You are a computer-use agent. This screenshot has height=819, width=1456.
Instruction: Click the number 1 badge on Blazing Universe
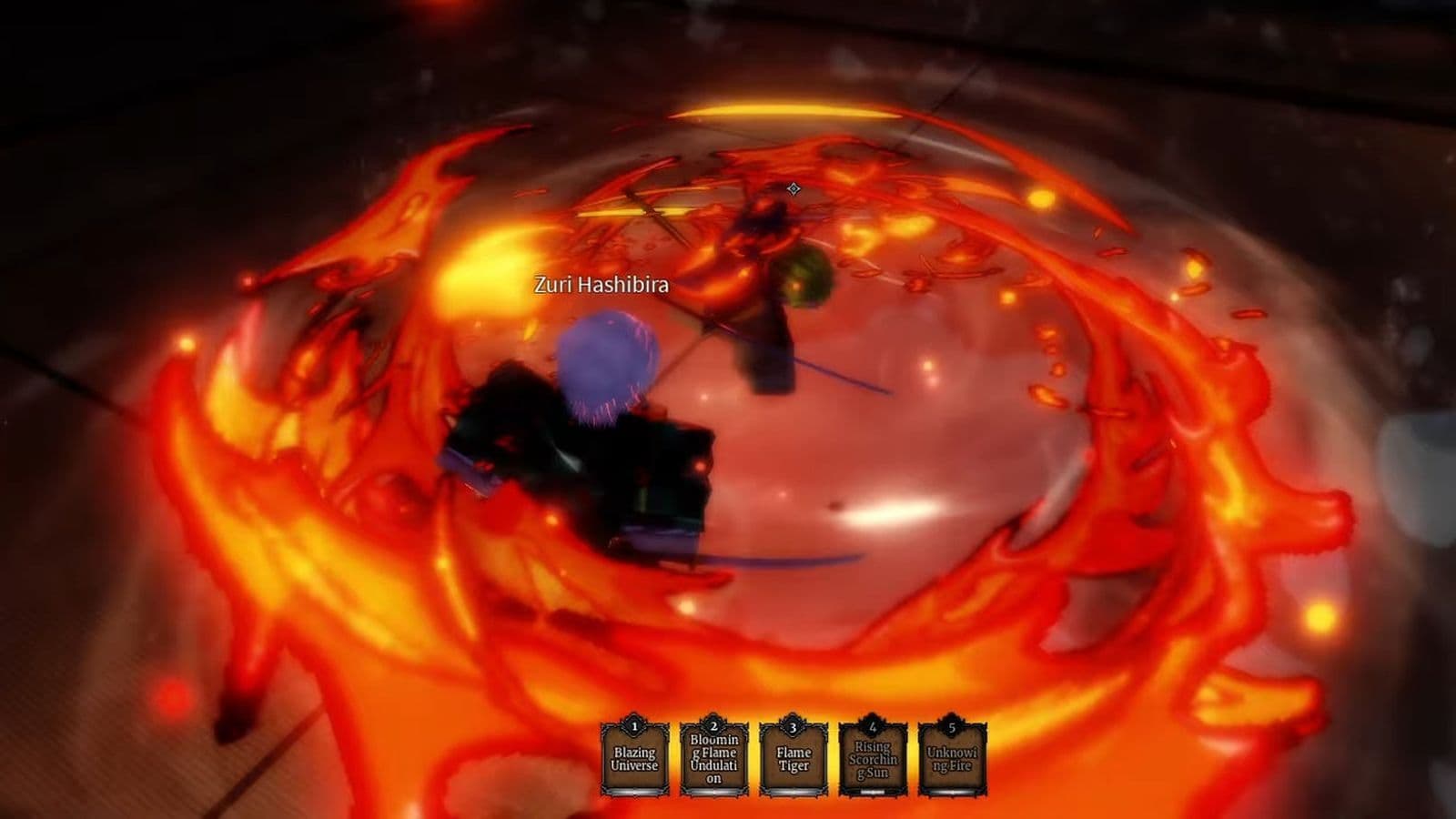635,726
